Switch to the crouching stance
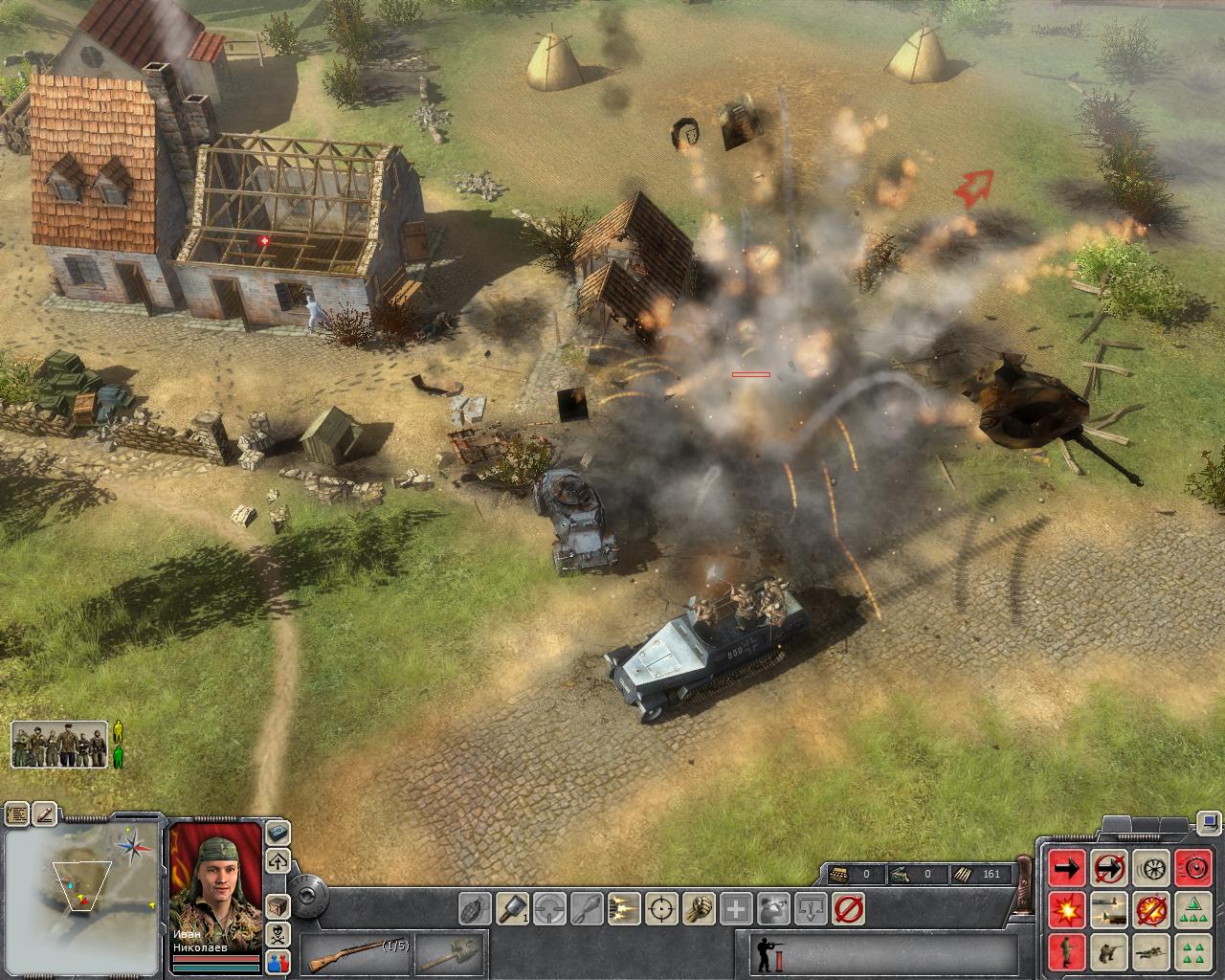The width and height of the screenshot is (1225, 980). tap(1107, 951)
